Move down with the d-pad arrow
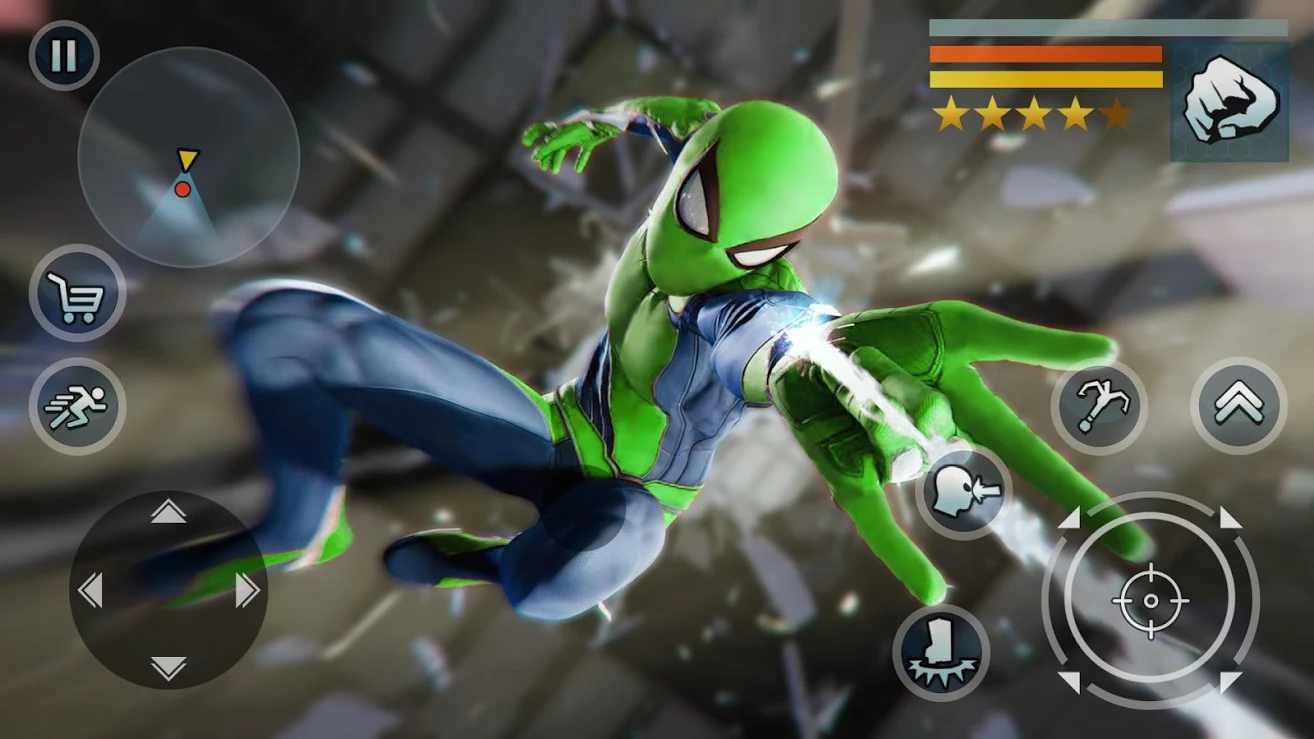This screenshot has width=1314, height=739. point(168,667)
